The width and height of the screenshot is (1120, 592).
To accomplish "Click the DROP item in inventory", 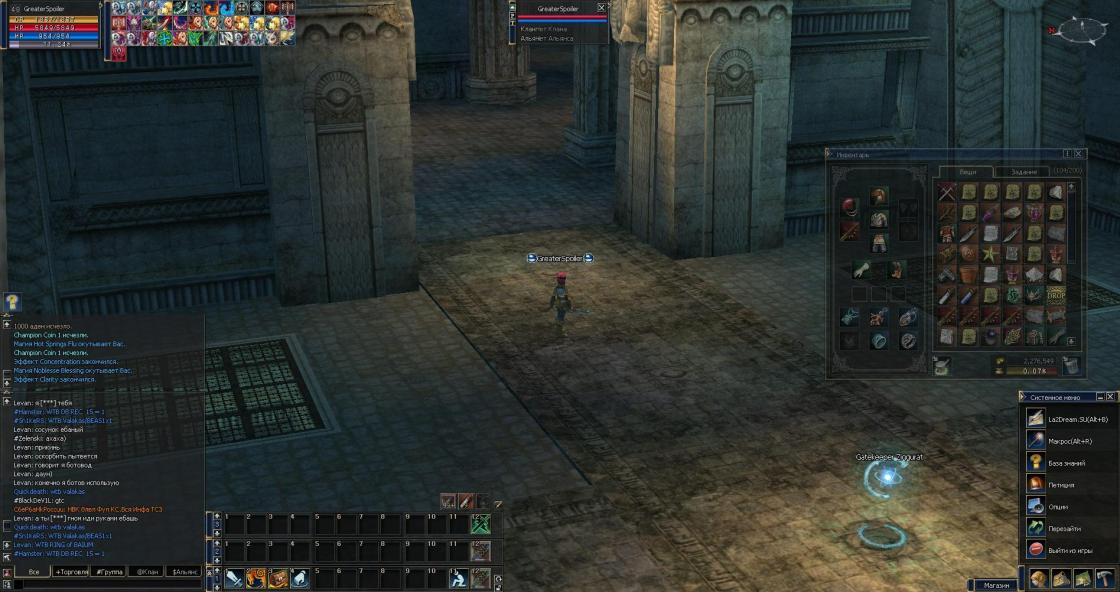I will pyautogui.click(x=1057, y=296).
